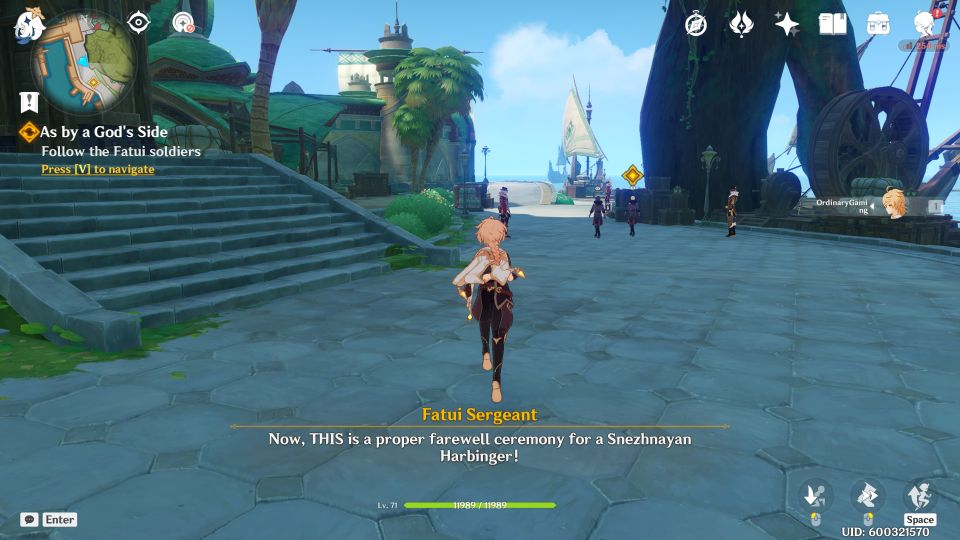The height and width of the screenshot is (540, 960).
Task: Open the character profile icon with red alert
Action: [925, 24]
